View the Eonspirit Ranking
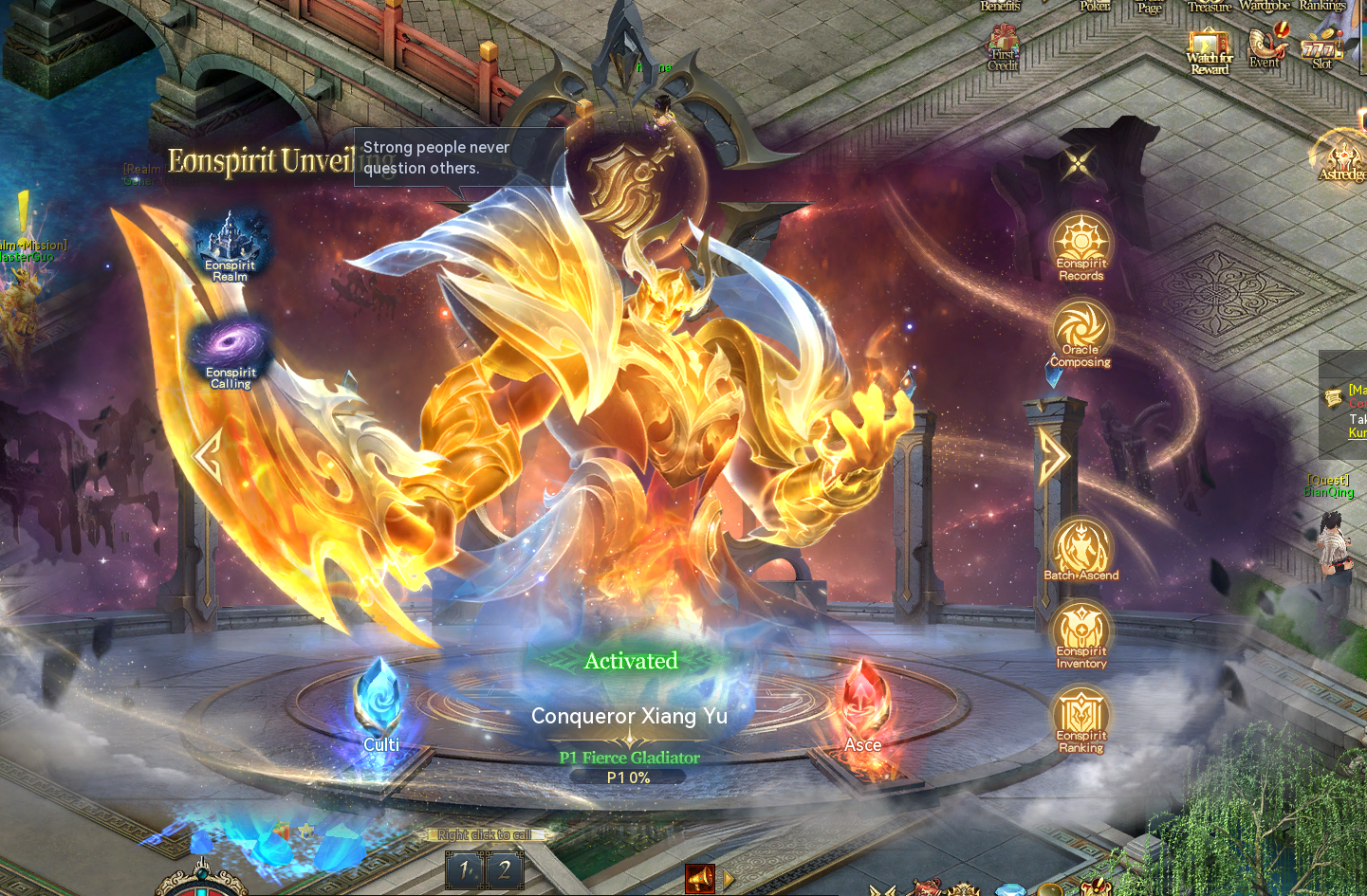This screenshot has height=896, width=1367. coord(1081,718)
